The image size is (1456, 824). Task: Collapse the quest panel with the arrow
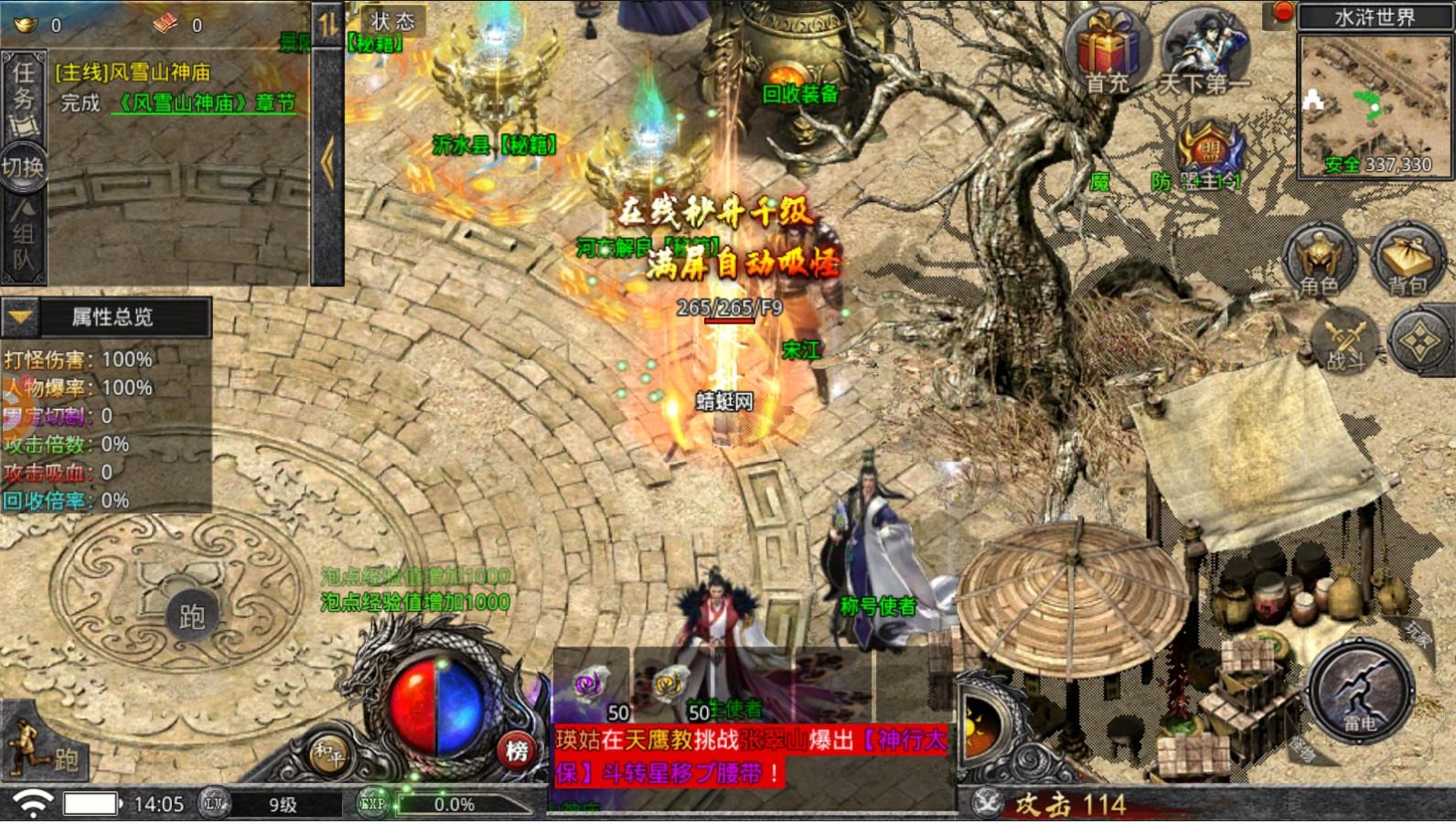(327, 163)
